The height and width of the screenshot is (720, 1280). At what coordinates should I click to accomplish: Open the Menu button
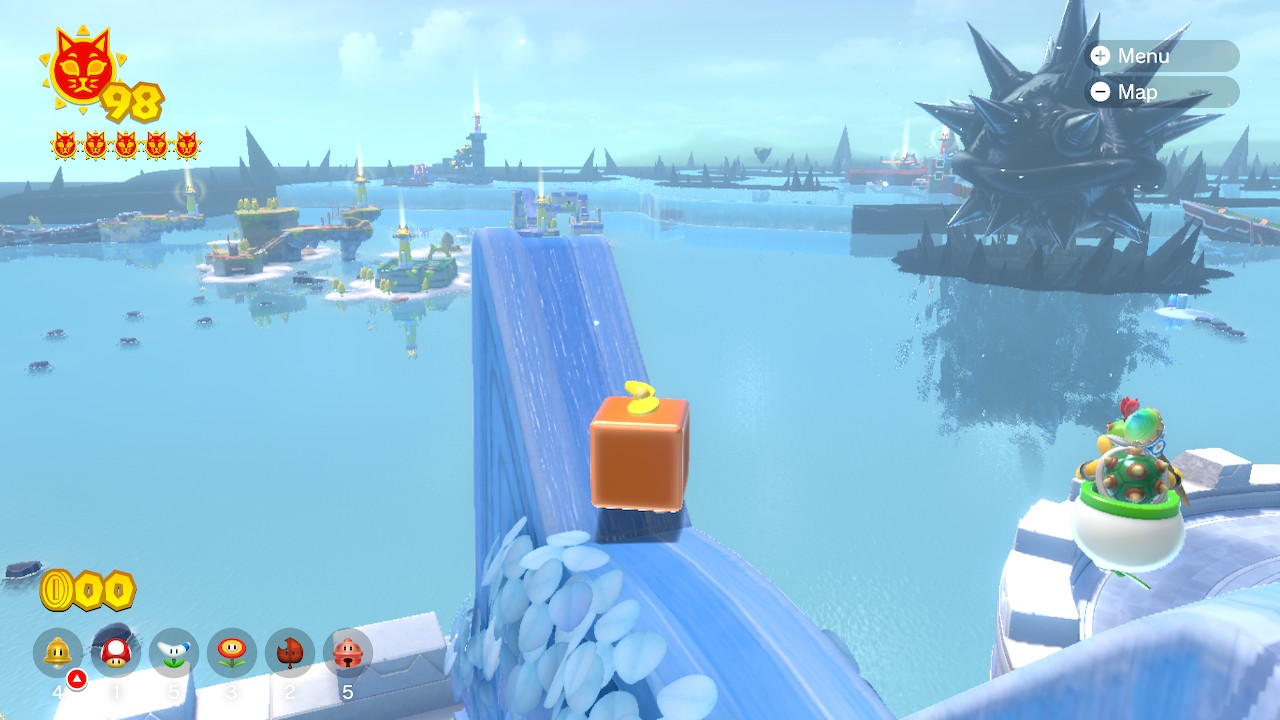tap(1162, 56)
